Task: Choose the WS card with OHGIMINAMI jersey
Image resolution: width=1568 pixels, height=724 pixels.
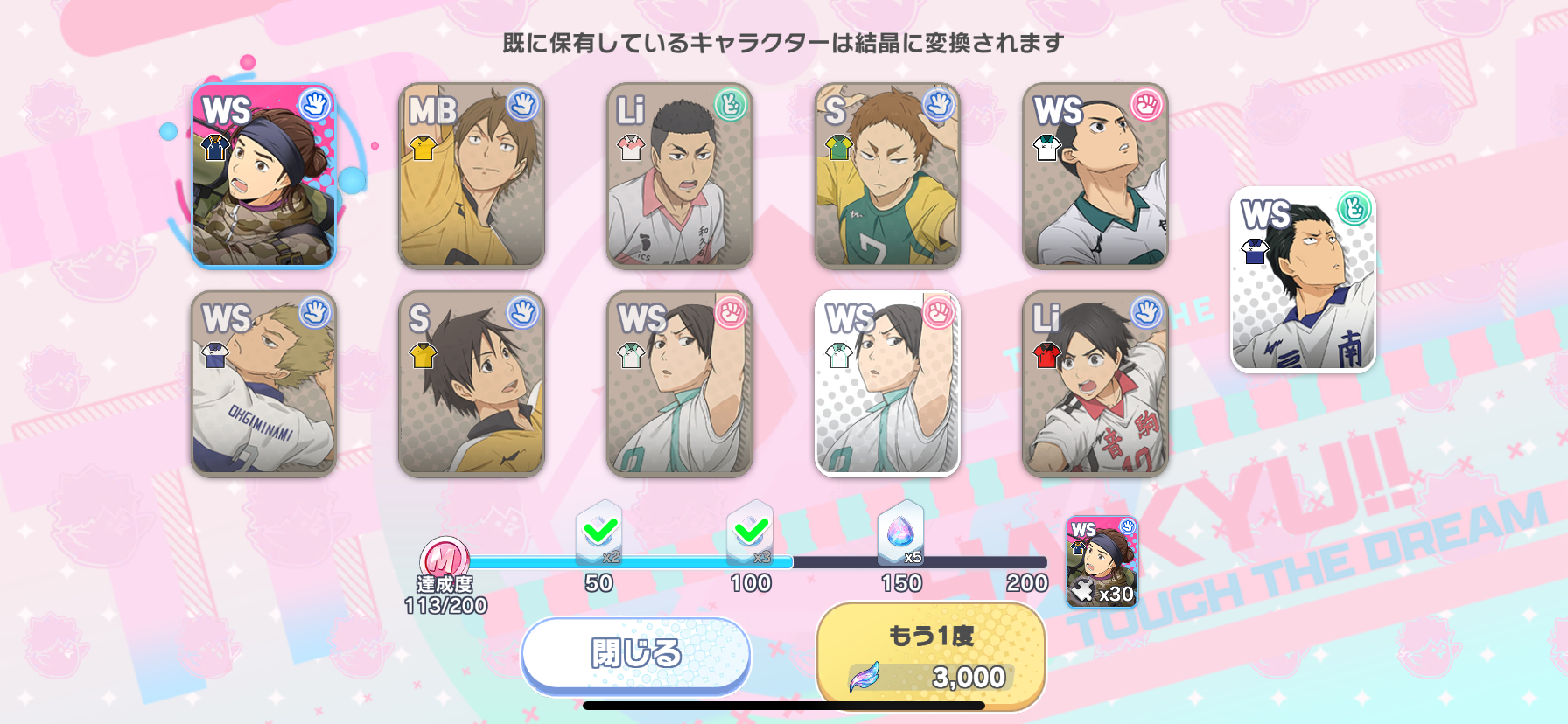Action: tap(263, 384)
